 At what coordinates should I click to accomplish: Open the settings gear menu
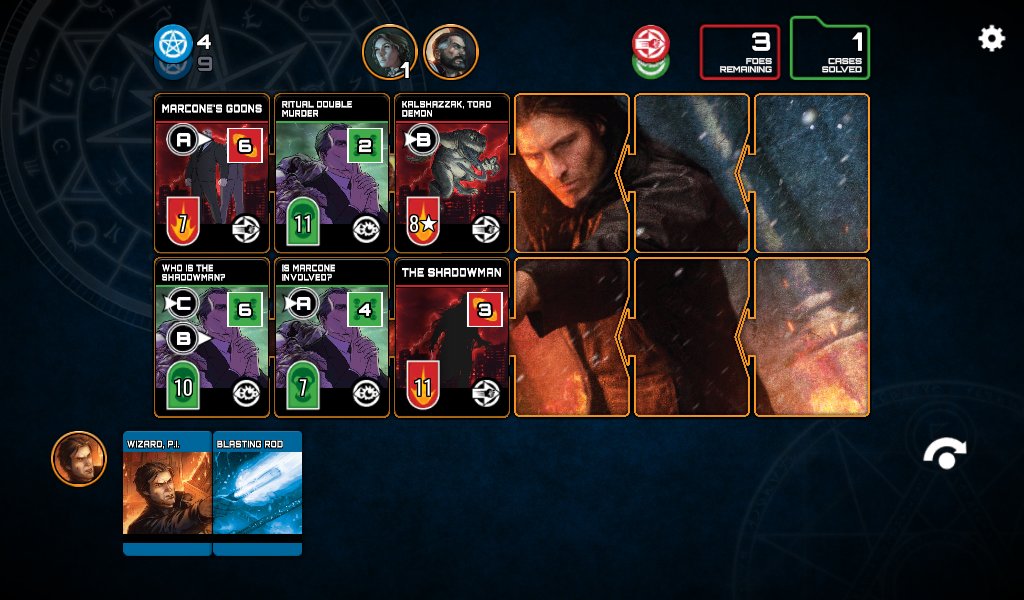(x=991, y=39)
